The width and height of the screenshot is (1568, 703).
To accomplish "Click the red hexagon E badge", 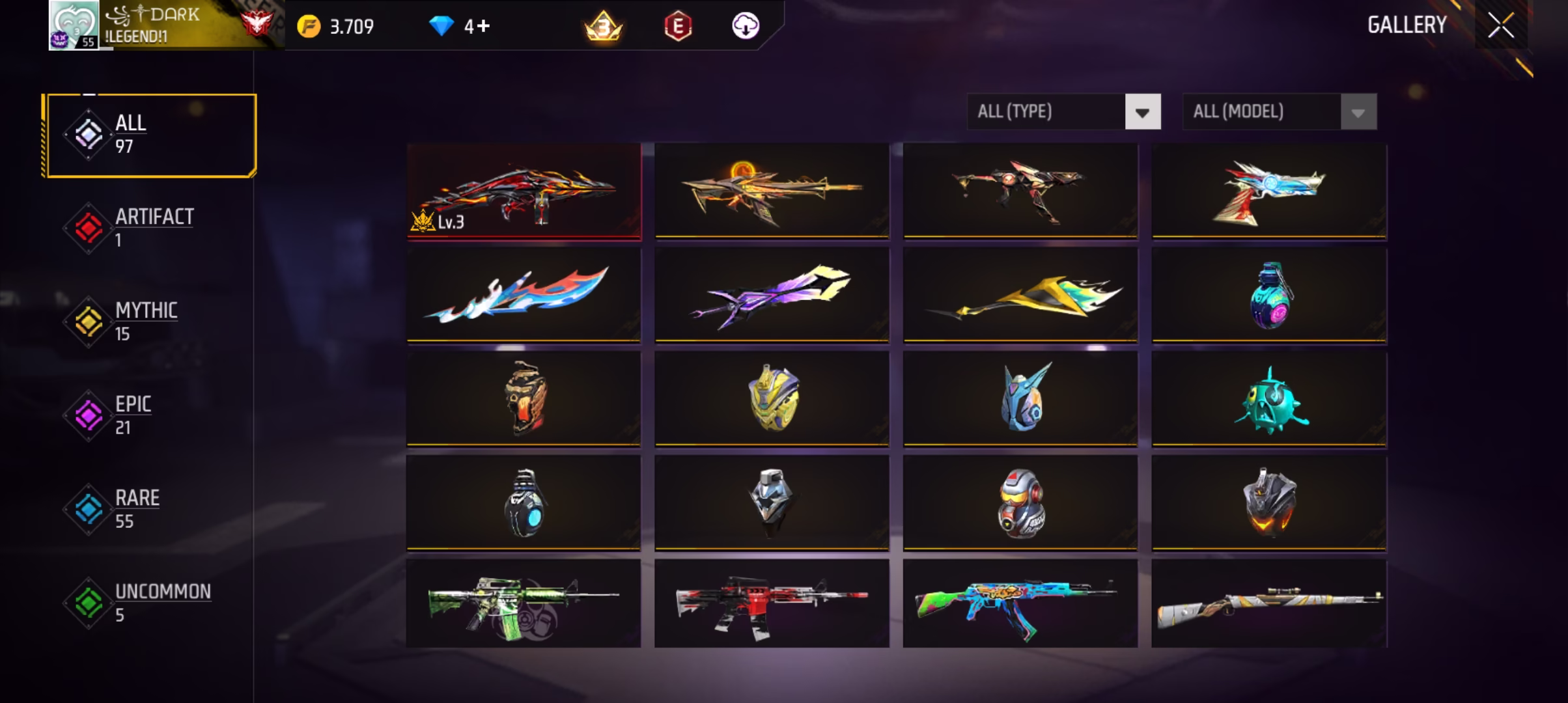I will pyautogui.click(x=677, y=27).
